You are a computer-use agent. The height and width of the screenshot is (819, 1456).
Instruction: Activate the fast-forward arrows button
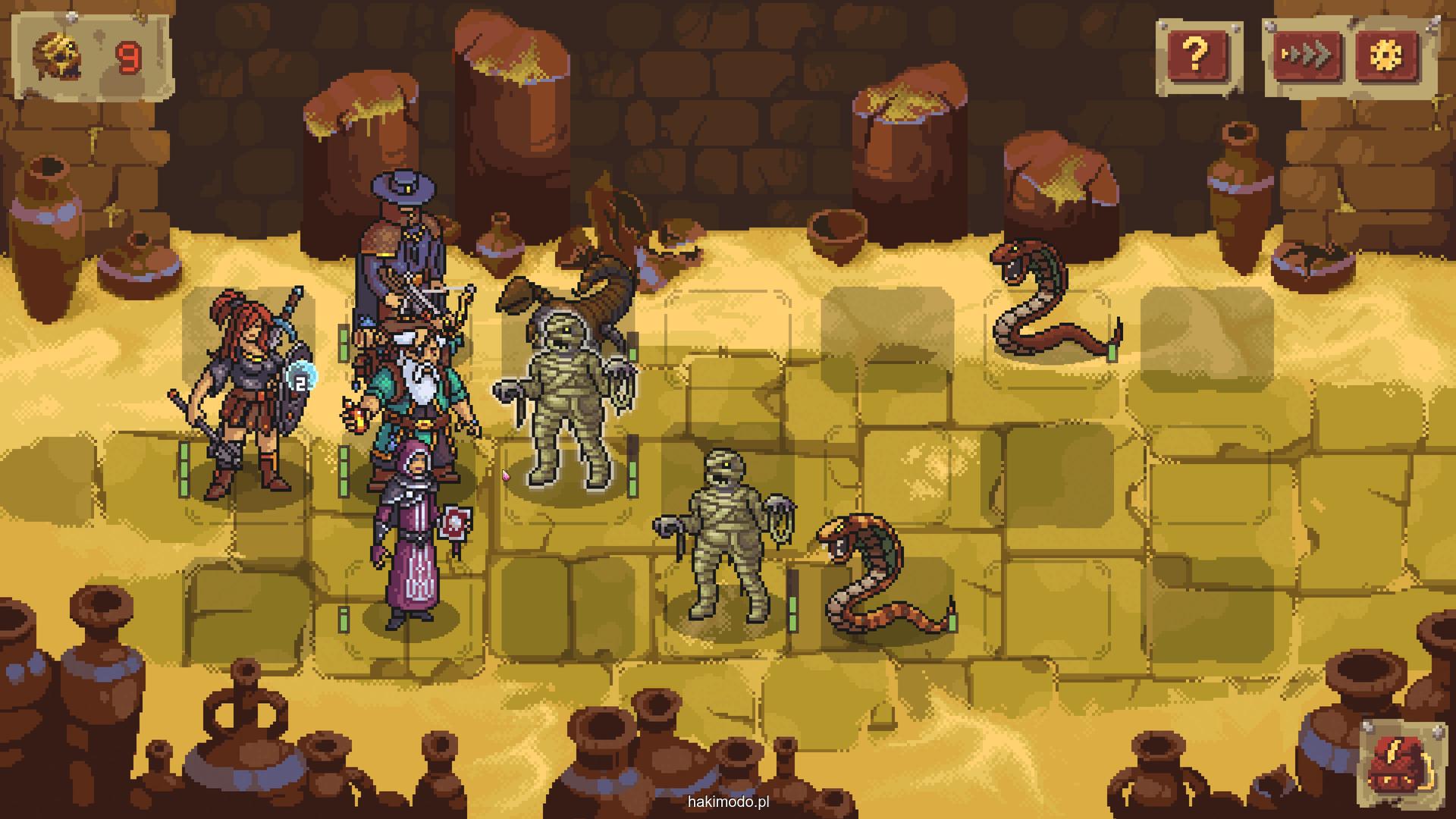tap(1307, 55)
